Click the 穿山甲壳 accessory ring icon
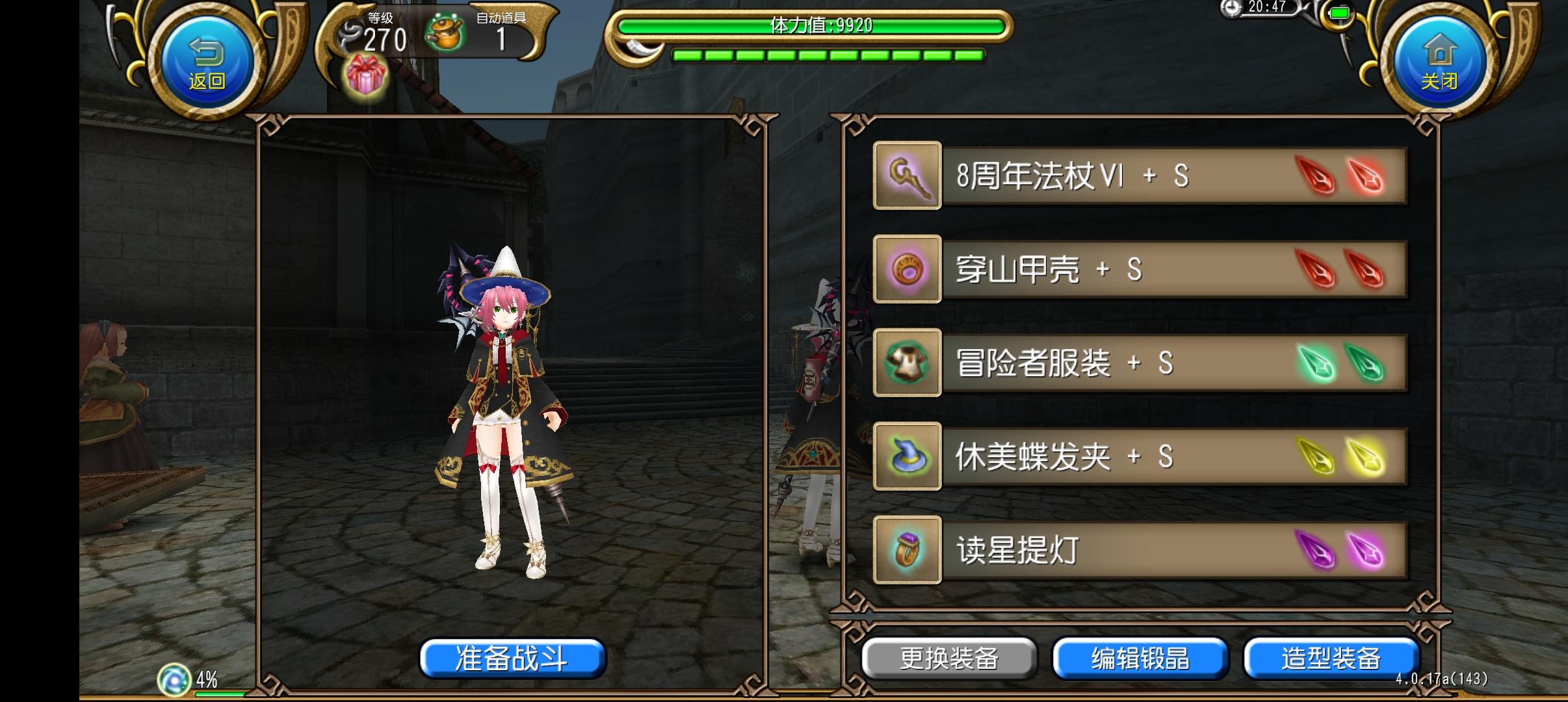The width and height of the screenshot is (1568, 702). [908, 270]
